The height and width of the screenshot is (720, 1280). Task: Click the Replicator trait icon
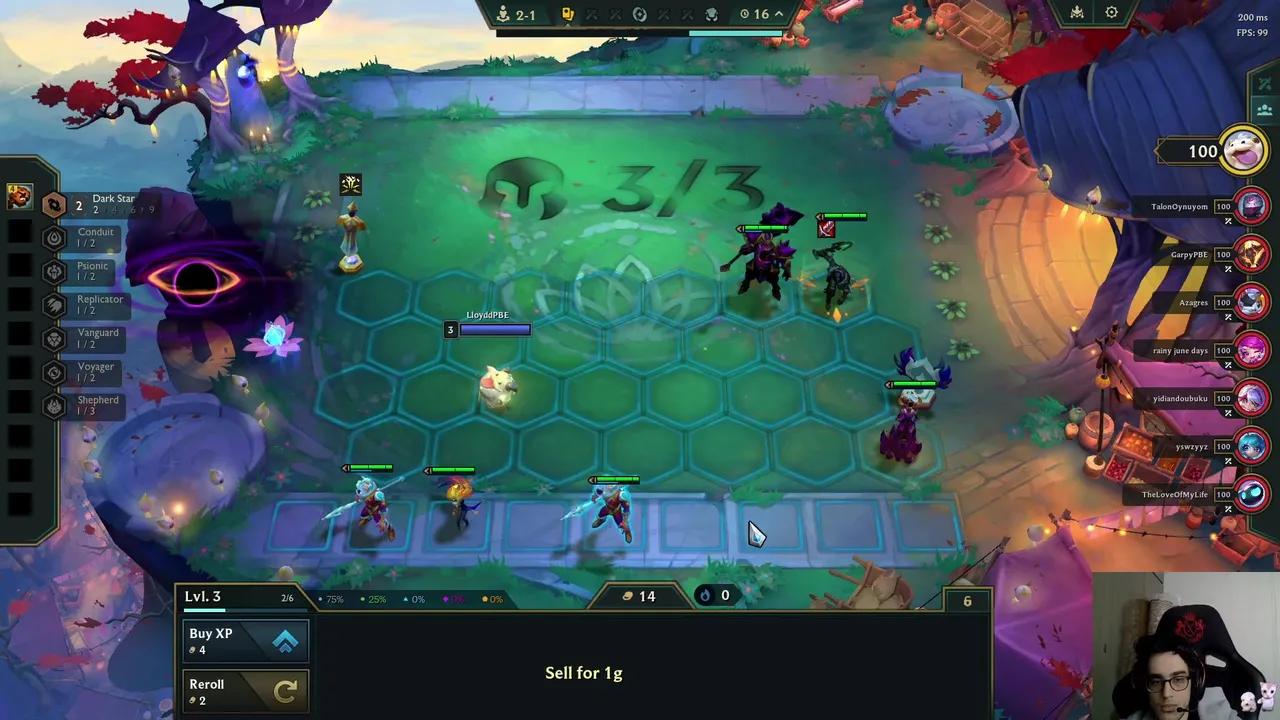51,304
